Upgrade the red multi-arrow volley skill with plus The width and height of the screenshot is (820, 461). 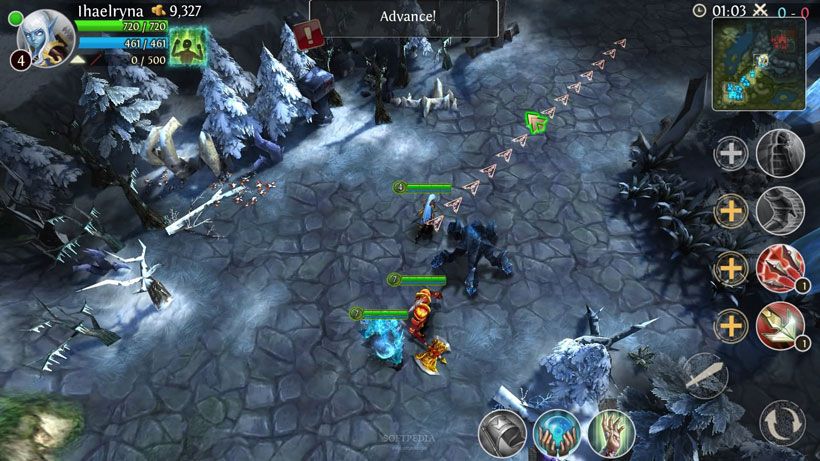coord(732,268)
